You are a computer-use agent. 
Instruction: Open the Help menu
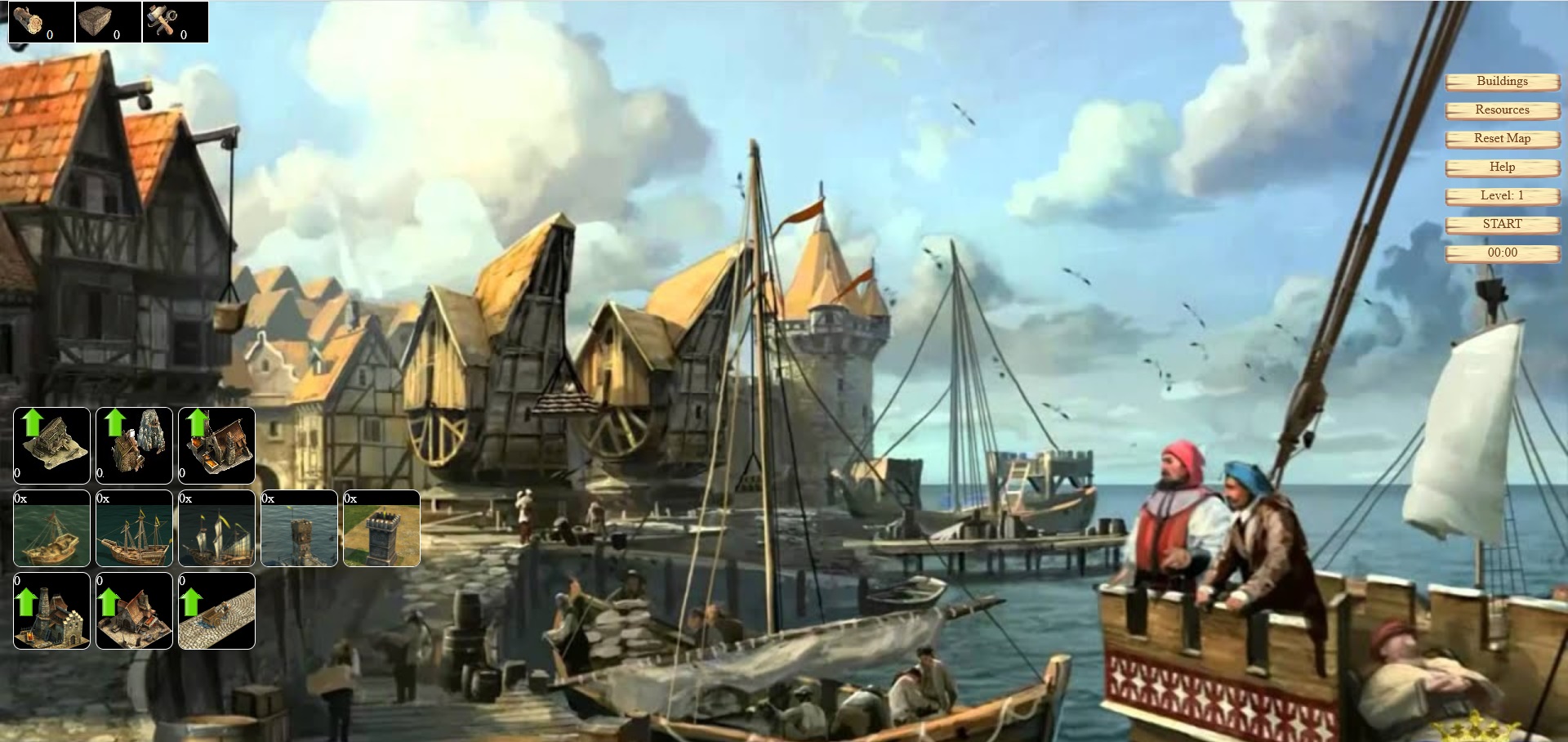point(1503,167)
